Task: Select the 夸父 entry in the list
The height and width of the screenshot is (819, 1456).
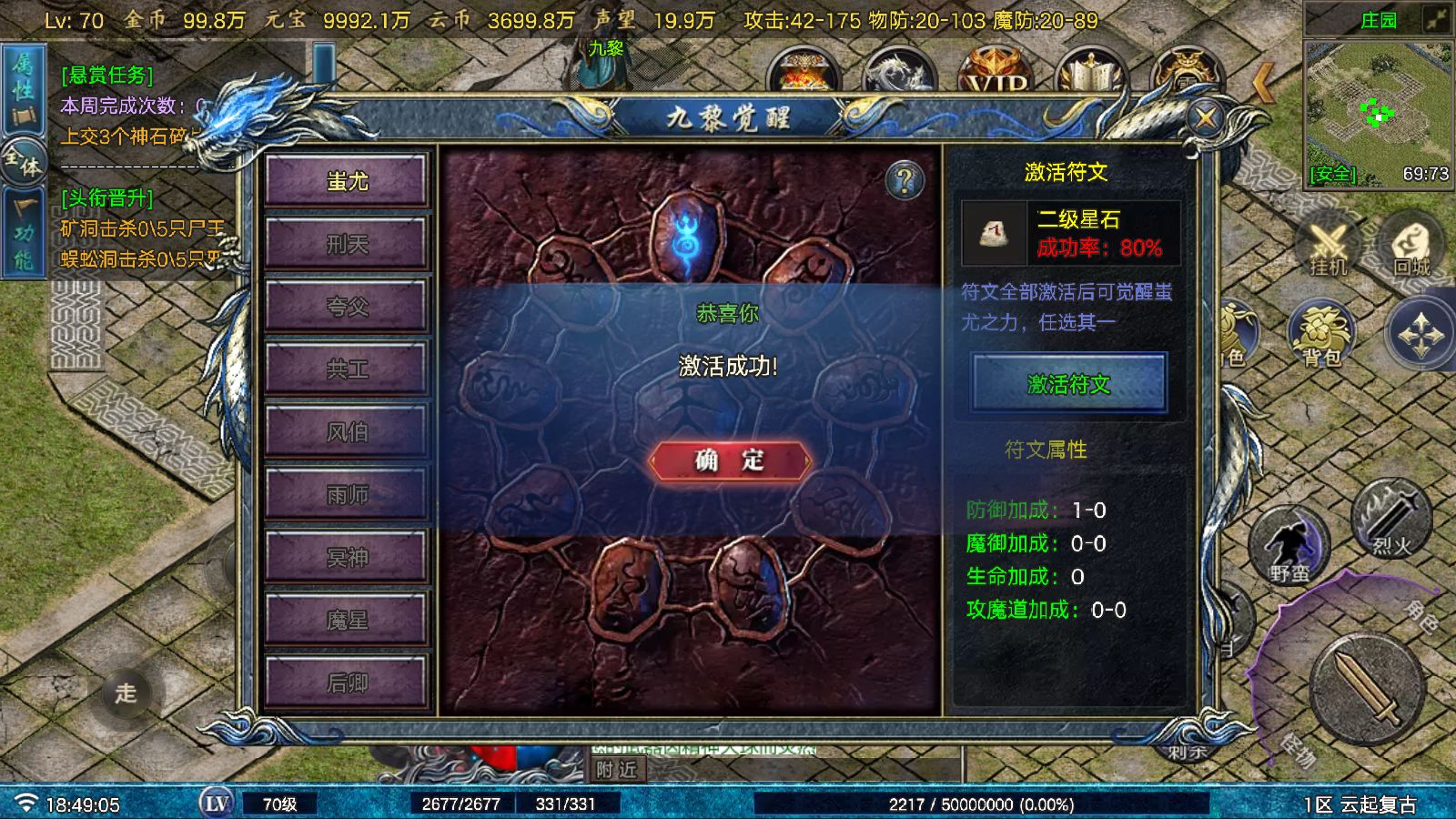Action: pos(347,306)
